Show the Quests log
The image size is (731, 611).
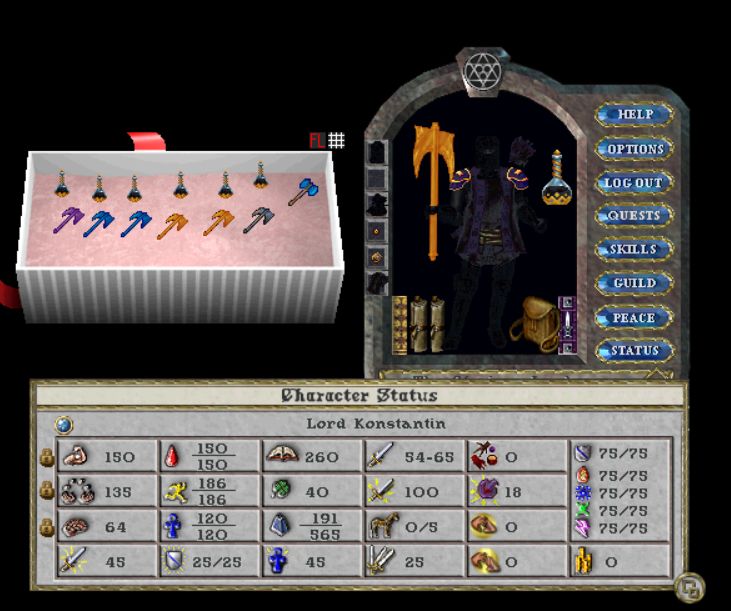coord(634,216)
